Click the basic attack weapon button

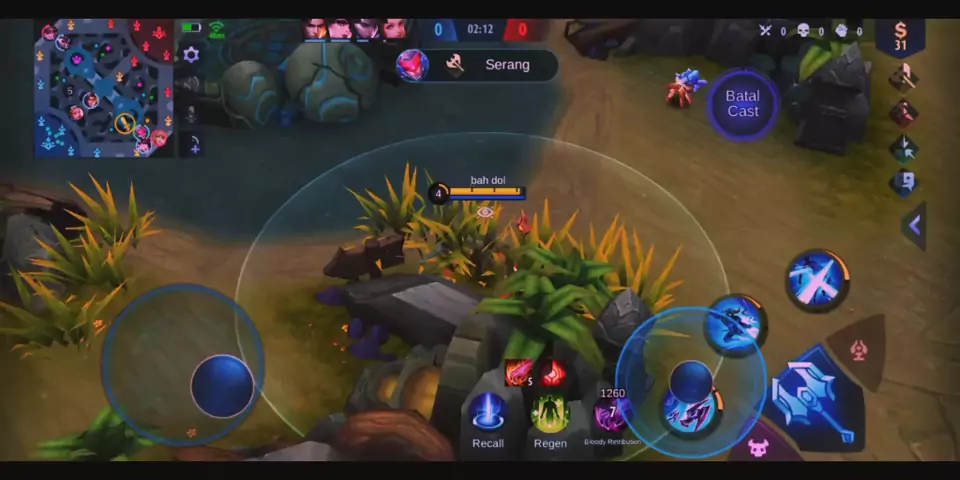pyautogui.click(x=813, y=398)
